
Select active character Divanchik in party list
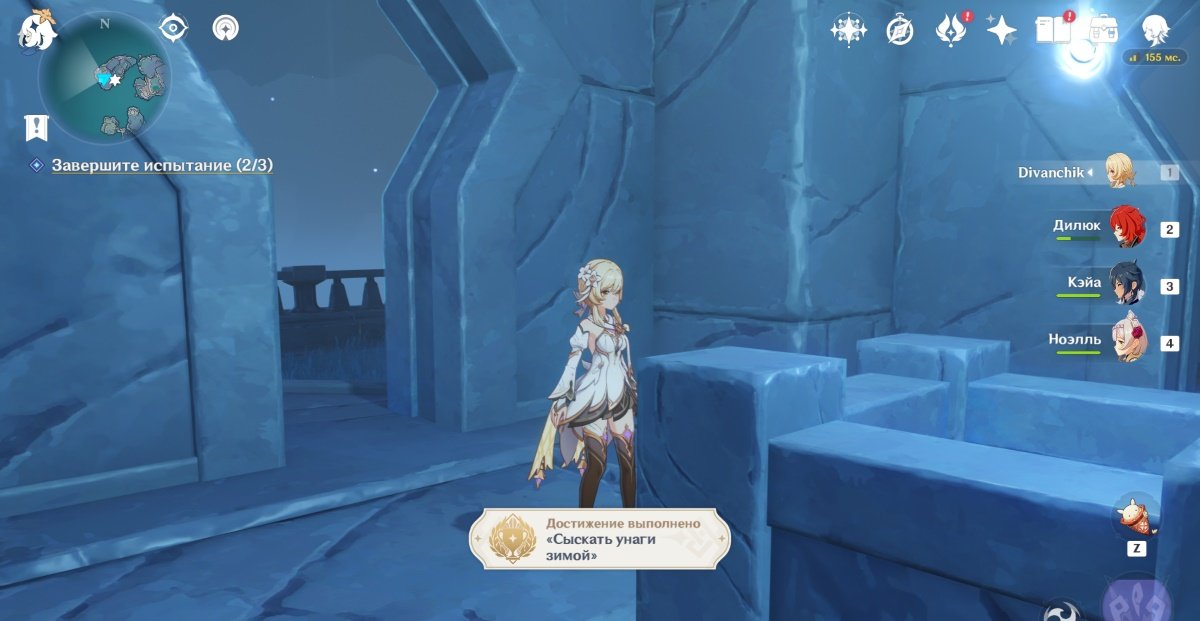click(1121, 172)
